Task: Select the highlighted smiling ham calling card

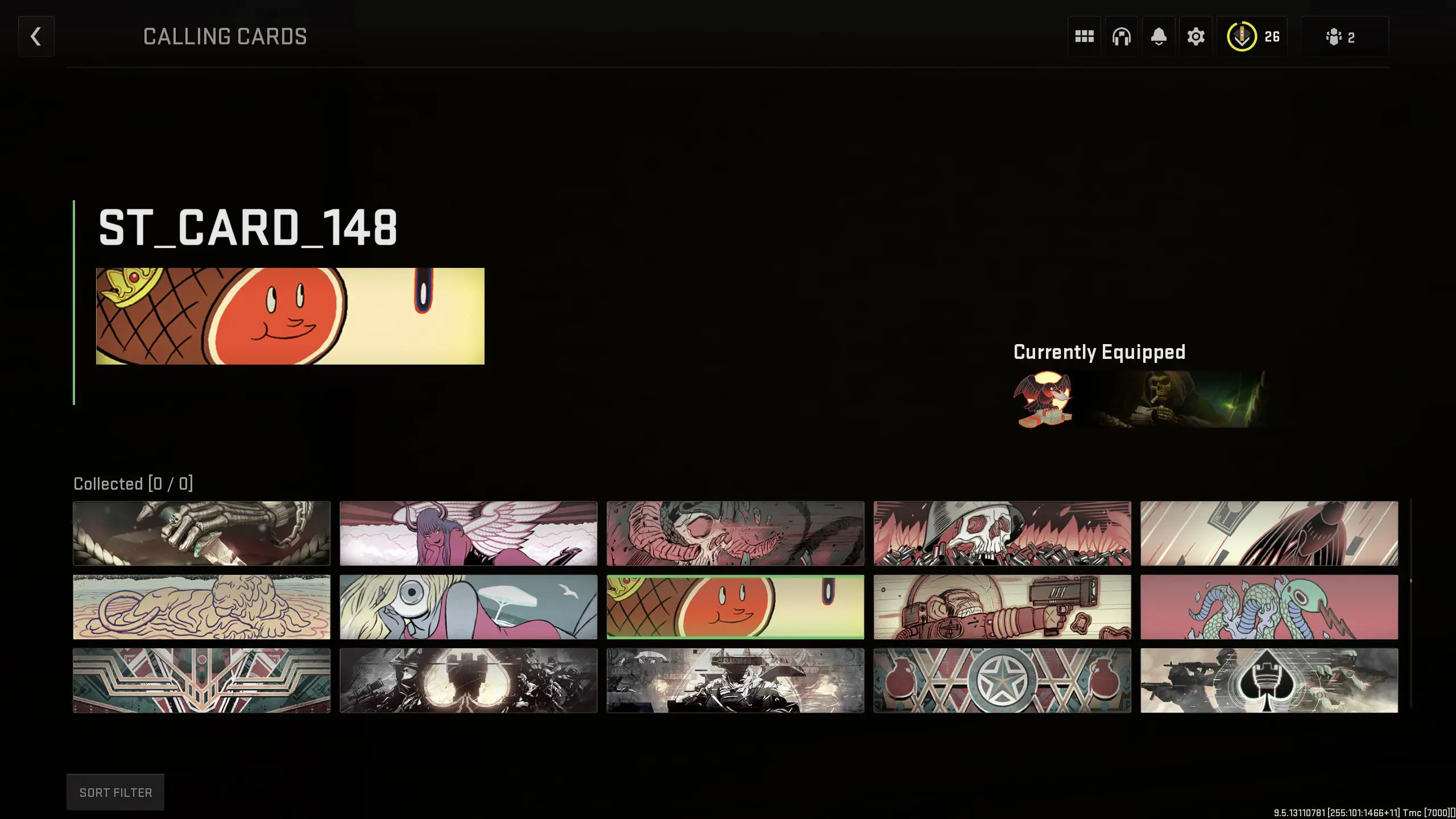Action: (735, 606)
